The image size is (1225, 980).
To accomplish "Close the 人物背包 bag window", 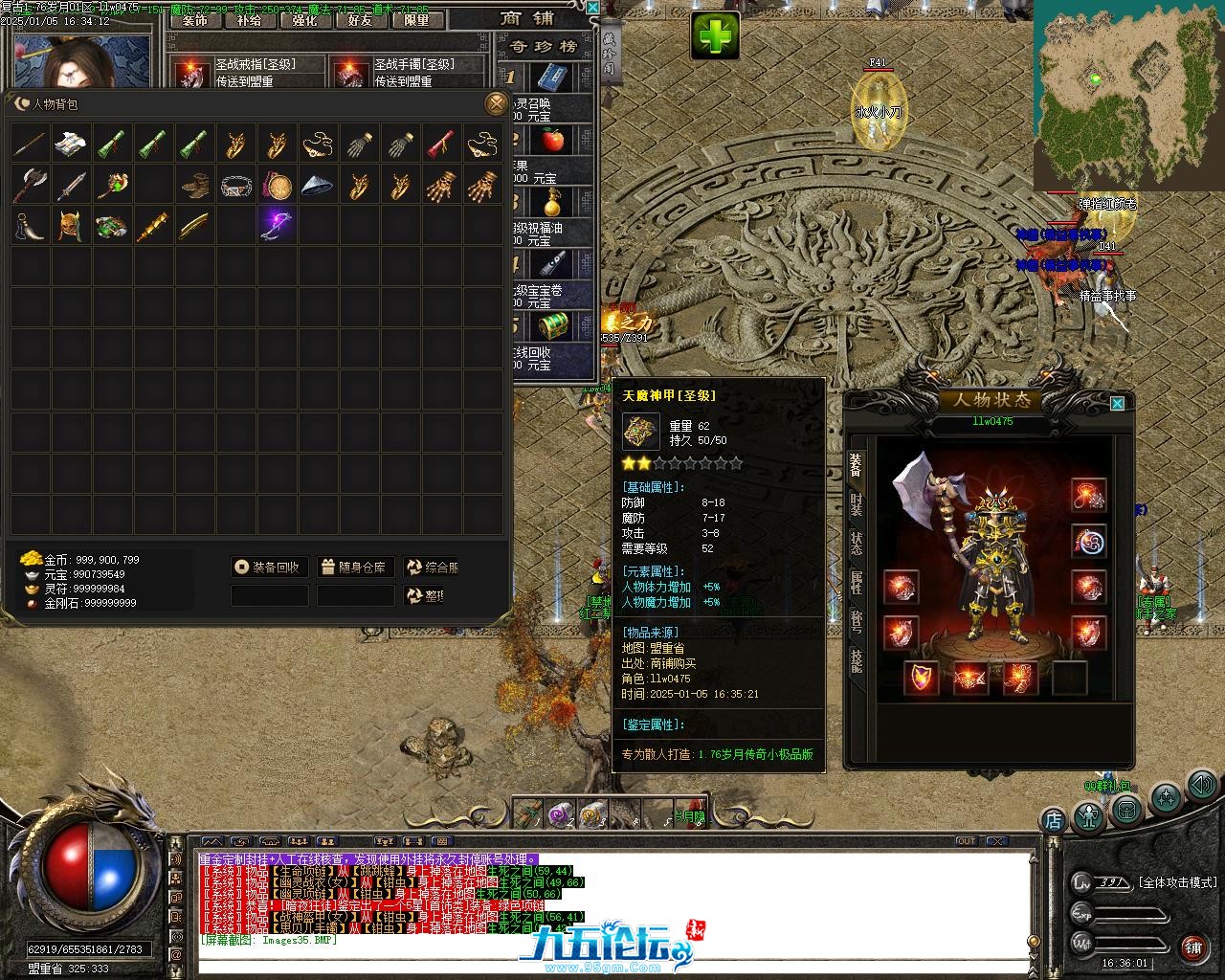I will tap(495, 103).
